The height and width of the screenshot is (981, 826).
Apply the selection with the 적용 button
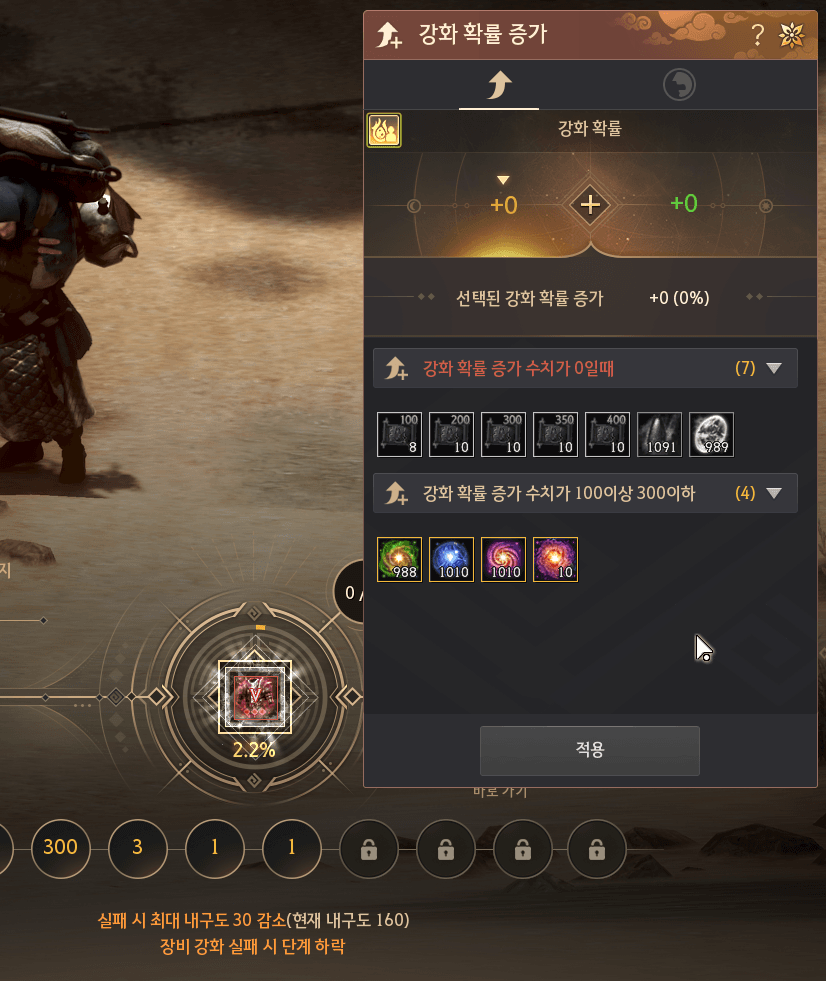coord(589,750)
